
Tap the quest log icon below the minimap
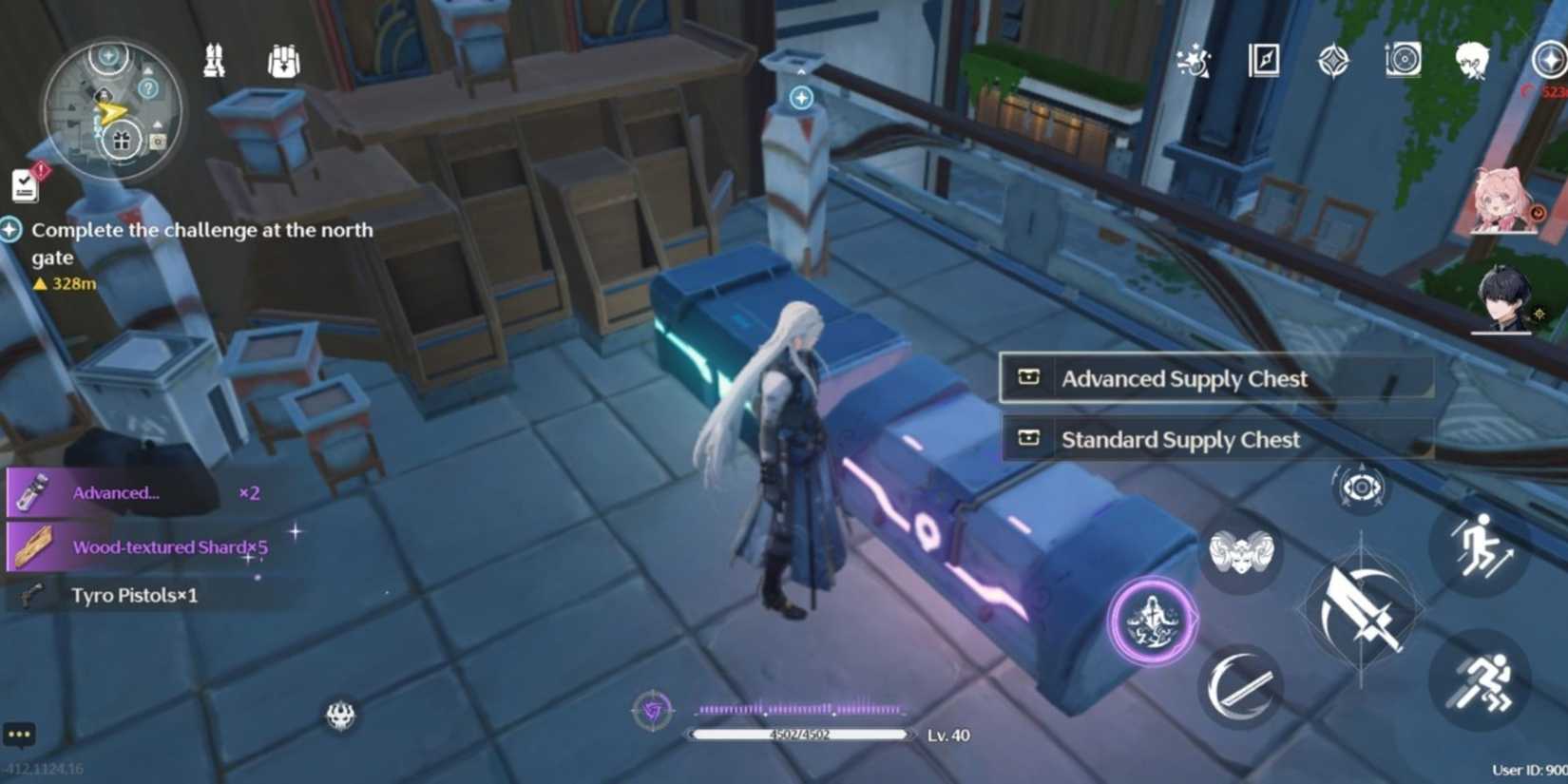pos(23,183)
